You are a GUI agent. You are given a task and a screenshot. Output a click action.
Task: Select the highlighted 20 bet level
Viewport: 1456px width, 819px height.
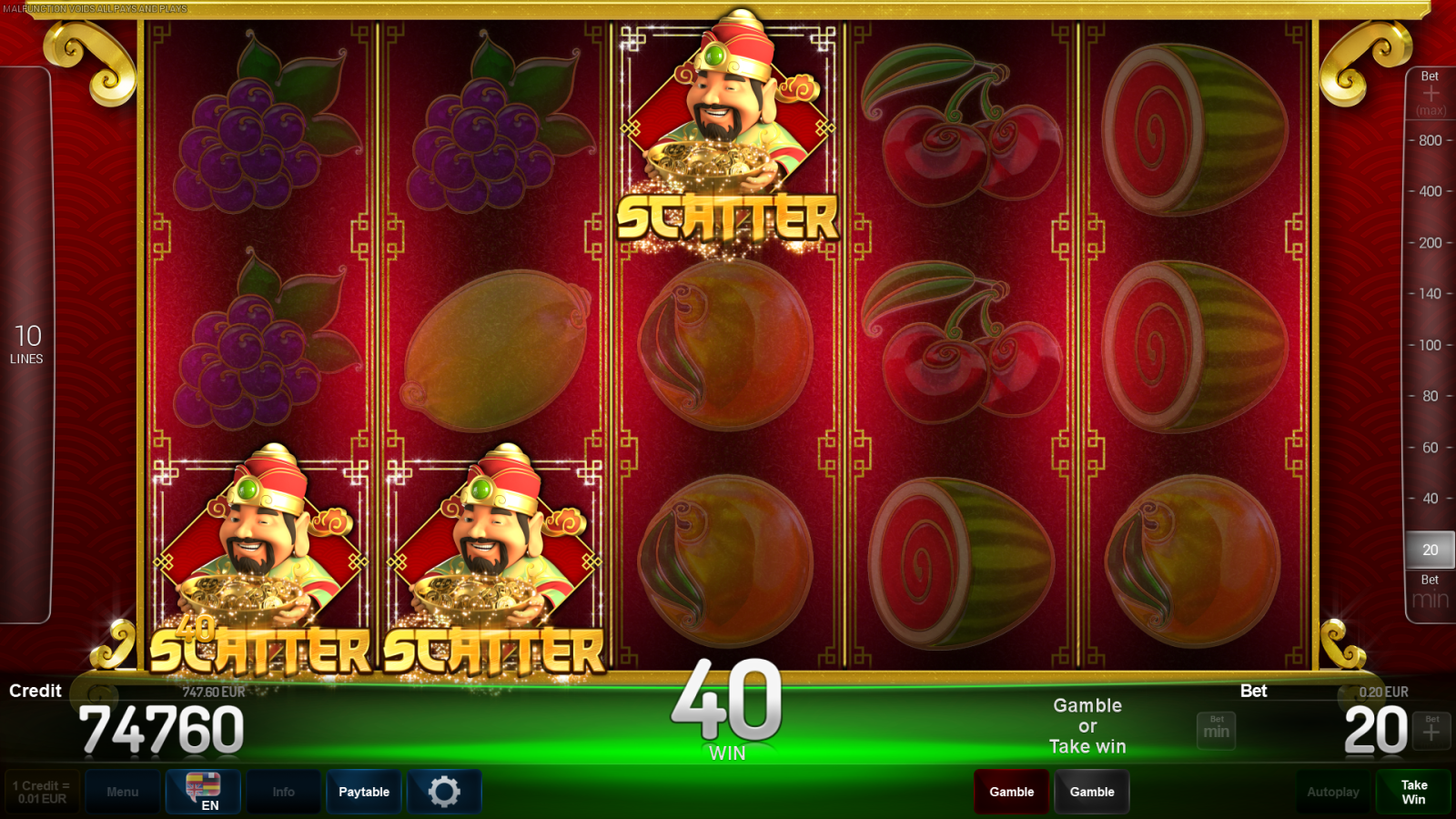[1429, 550]
